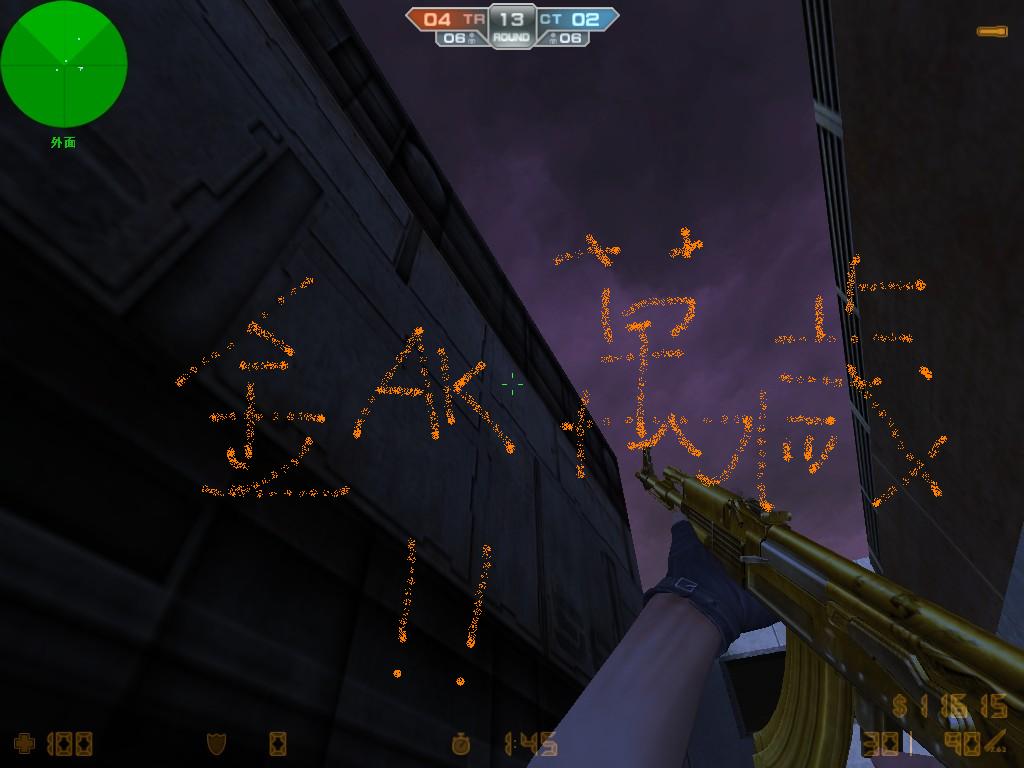The width and height of the screenshot is (1024, 768).
Task: Click the bullet icon in the top corner
Action: (992, 32)
